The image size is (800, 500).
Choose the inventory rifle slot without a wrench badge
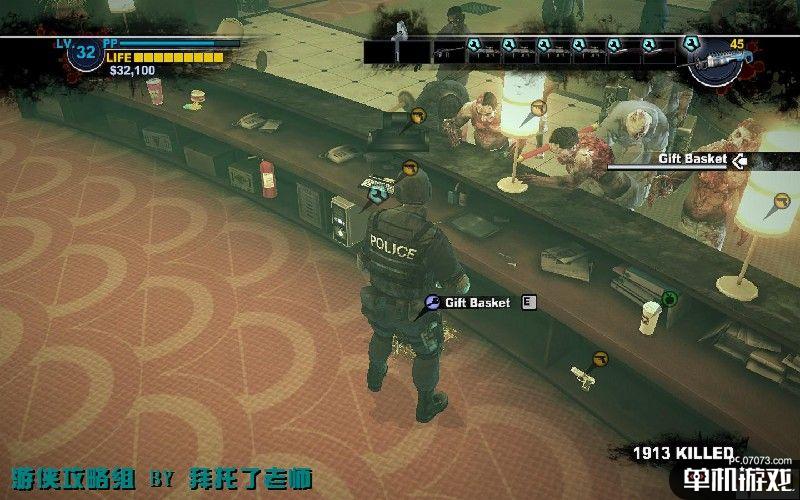pyautogui.click(x=451, y=50)
